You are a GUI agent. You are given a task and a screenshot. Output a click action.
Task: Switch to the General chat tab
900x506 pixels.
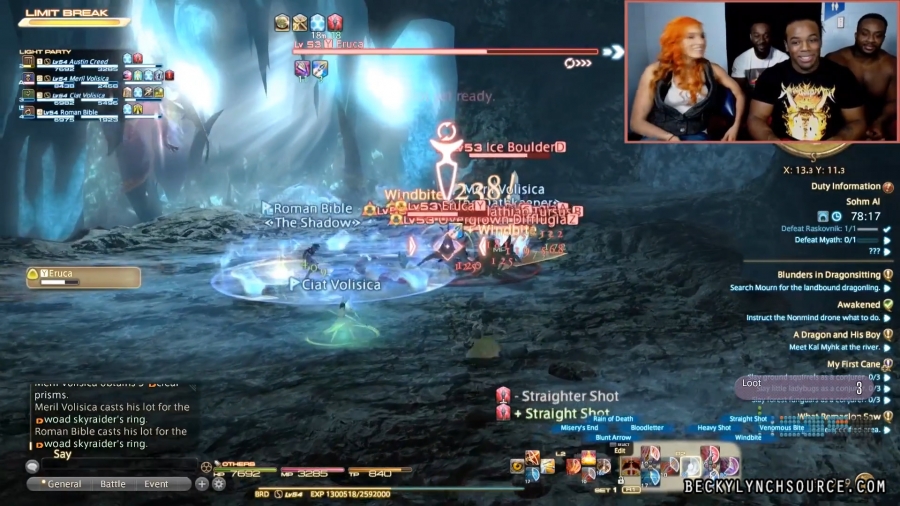(60, 484)
